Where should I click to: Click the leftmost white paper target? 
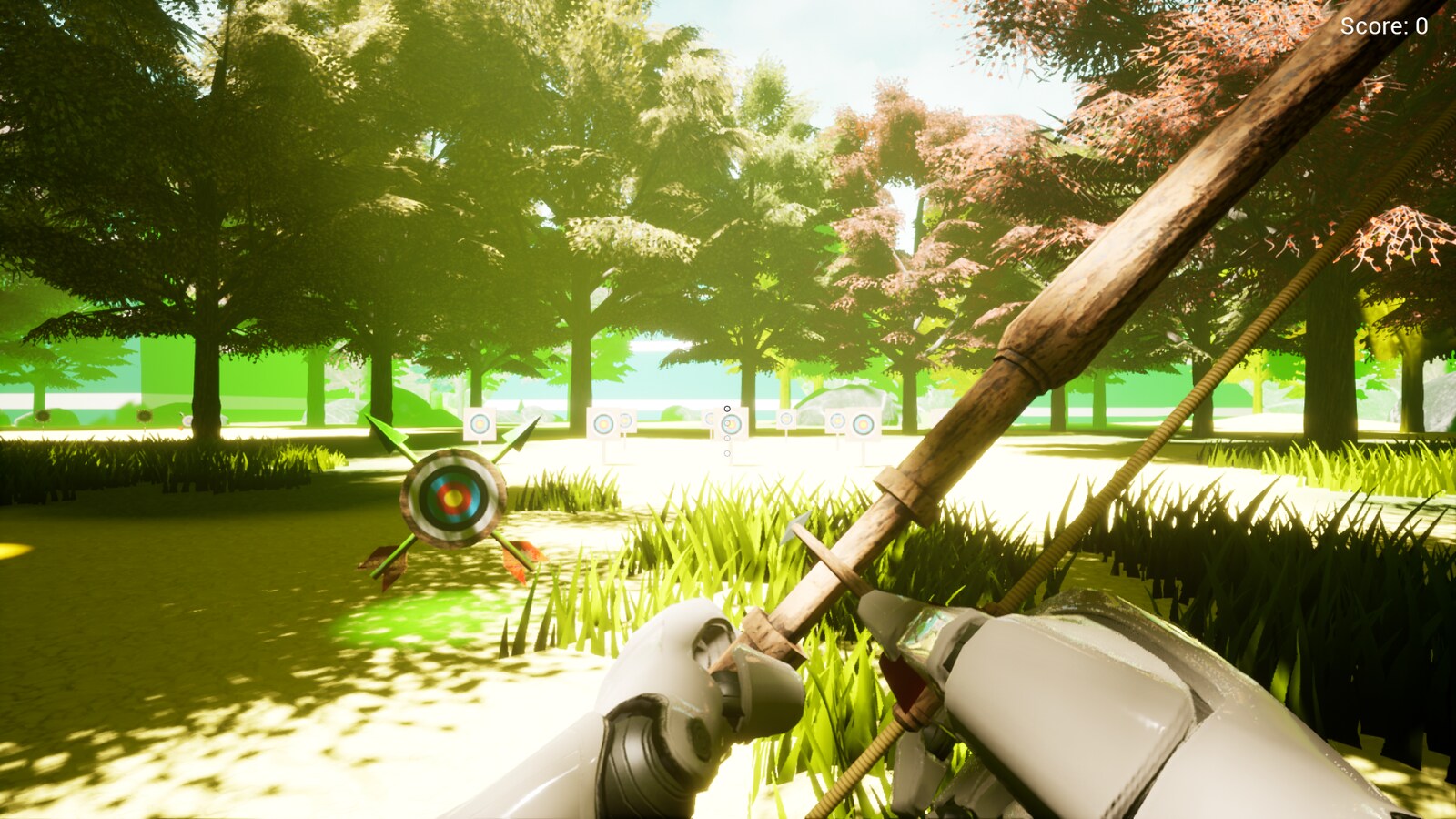click(x=480, y=422)
